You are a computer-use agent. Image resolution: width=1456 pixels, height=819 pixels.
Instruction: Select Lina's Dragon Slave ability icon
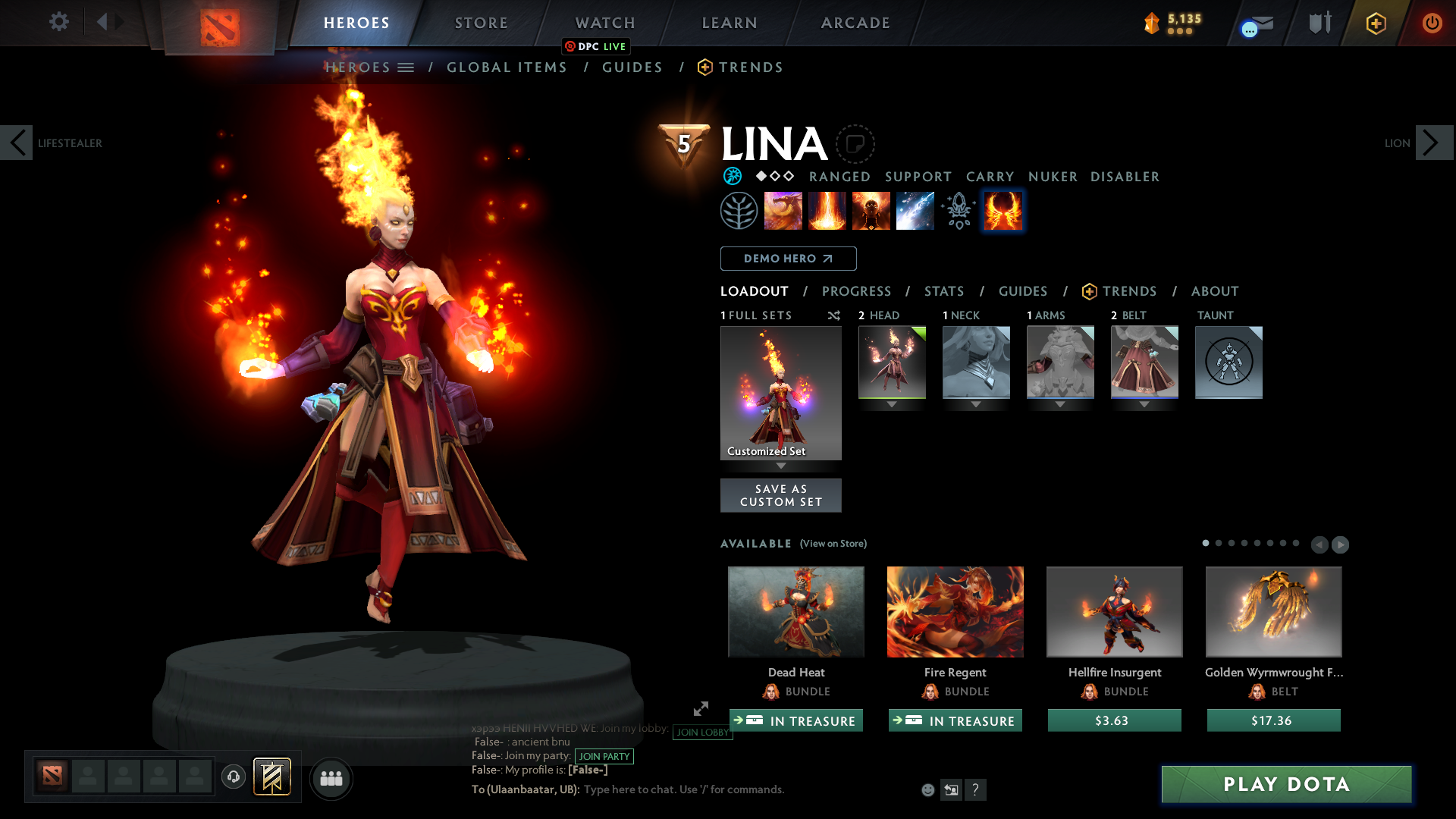(x=783, y=211)
